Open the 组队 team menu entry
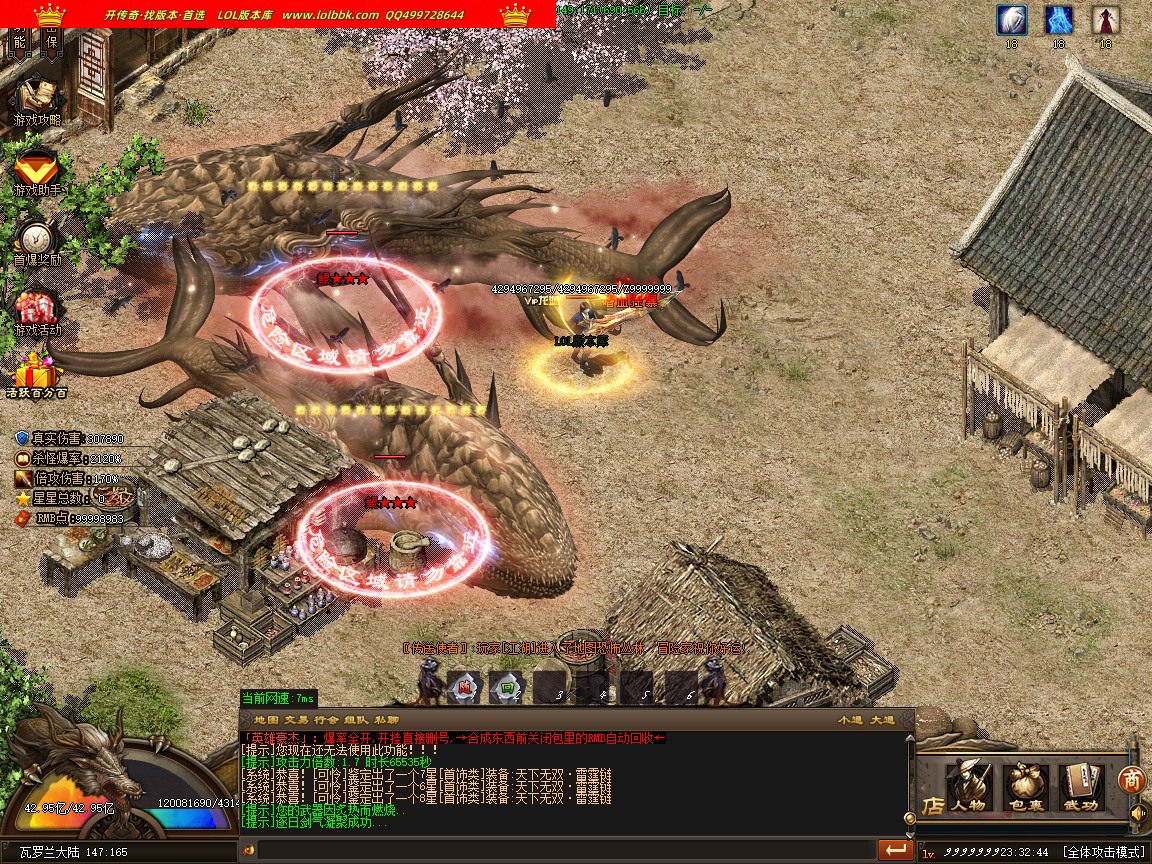The height and width of the screenshot is (864, 1152). pyautogui.click(x=356, y=720)
